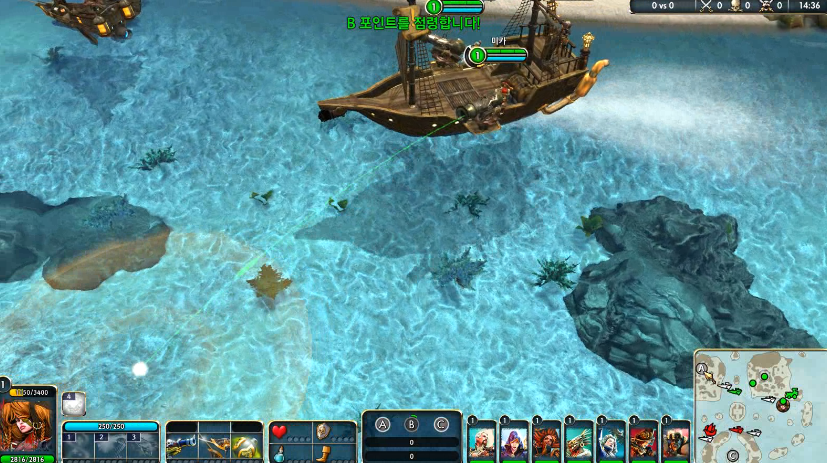Select capture point C indicator
Screen dimensions: 827x463
click(441, 423)
